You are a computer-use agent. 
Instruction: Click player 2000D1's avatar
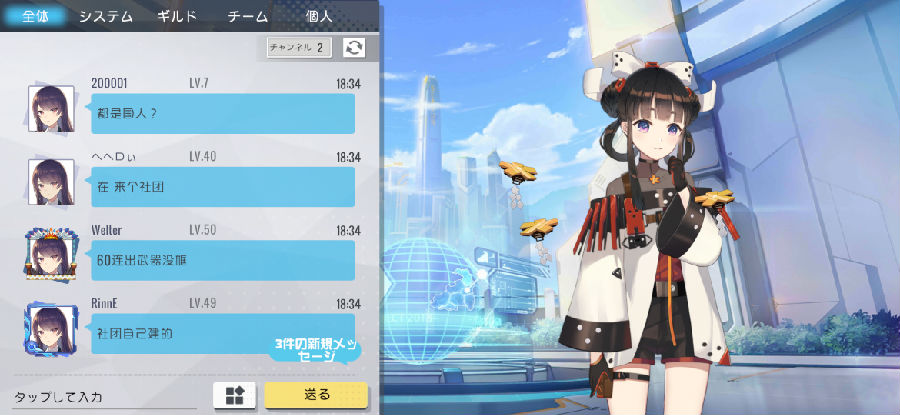point(50,108)
